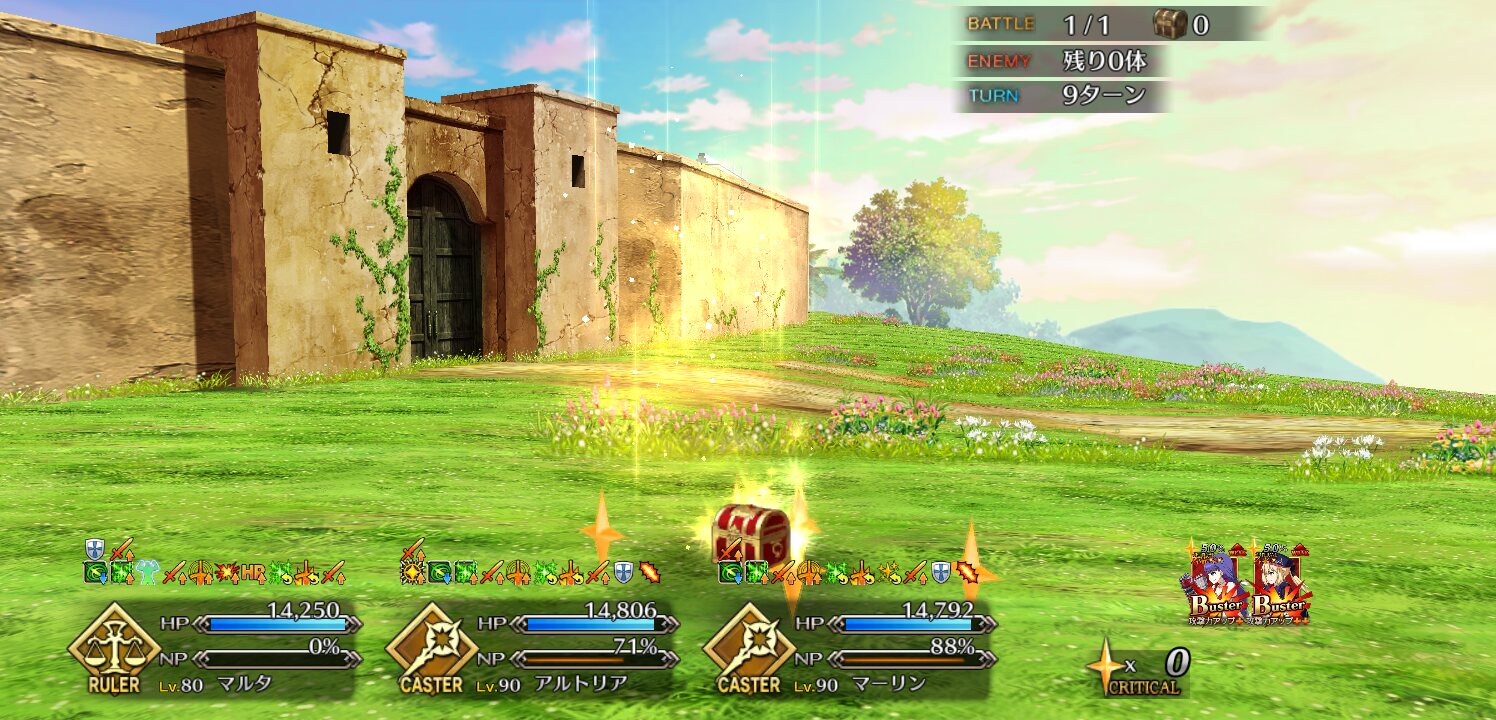Select the purple-haired servant's Buster card

[x=1218, y=585]
